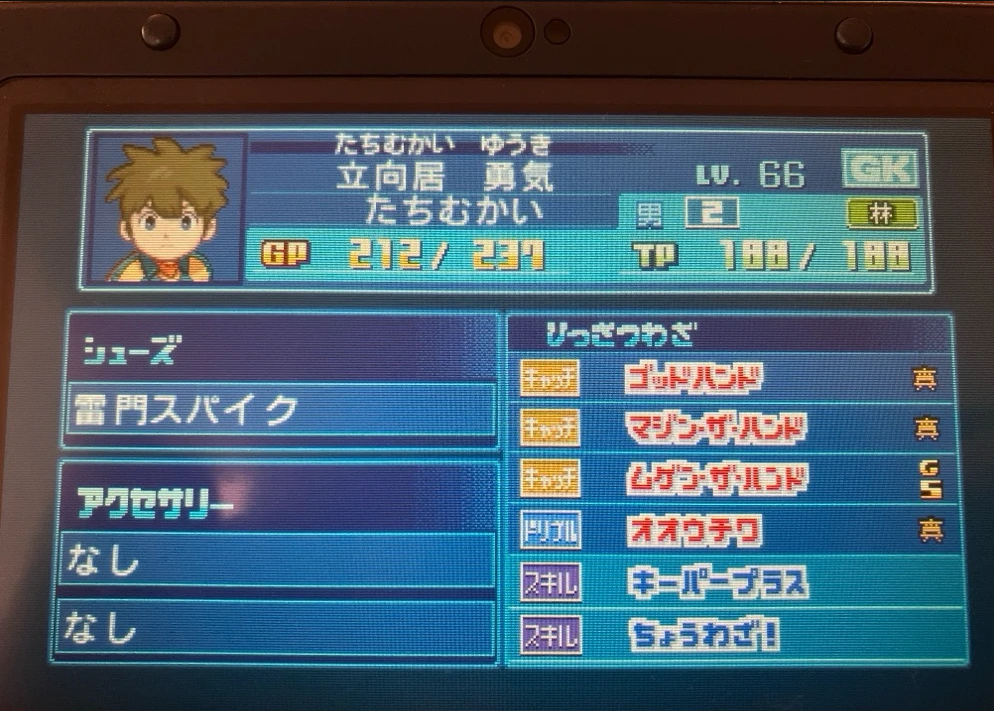Choose the キーパープラス skill
Viewport: 994px width, 711px height.
(729, 583)
